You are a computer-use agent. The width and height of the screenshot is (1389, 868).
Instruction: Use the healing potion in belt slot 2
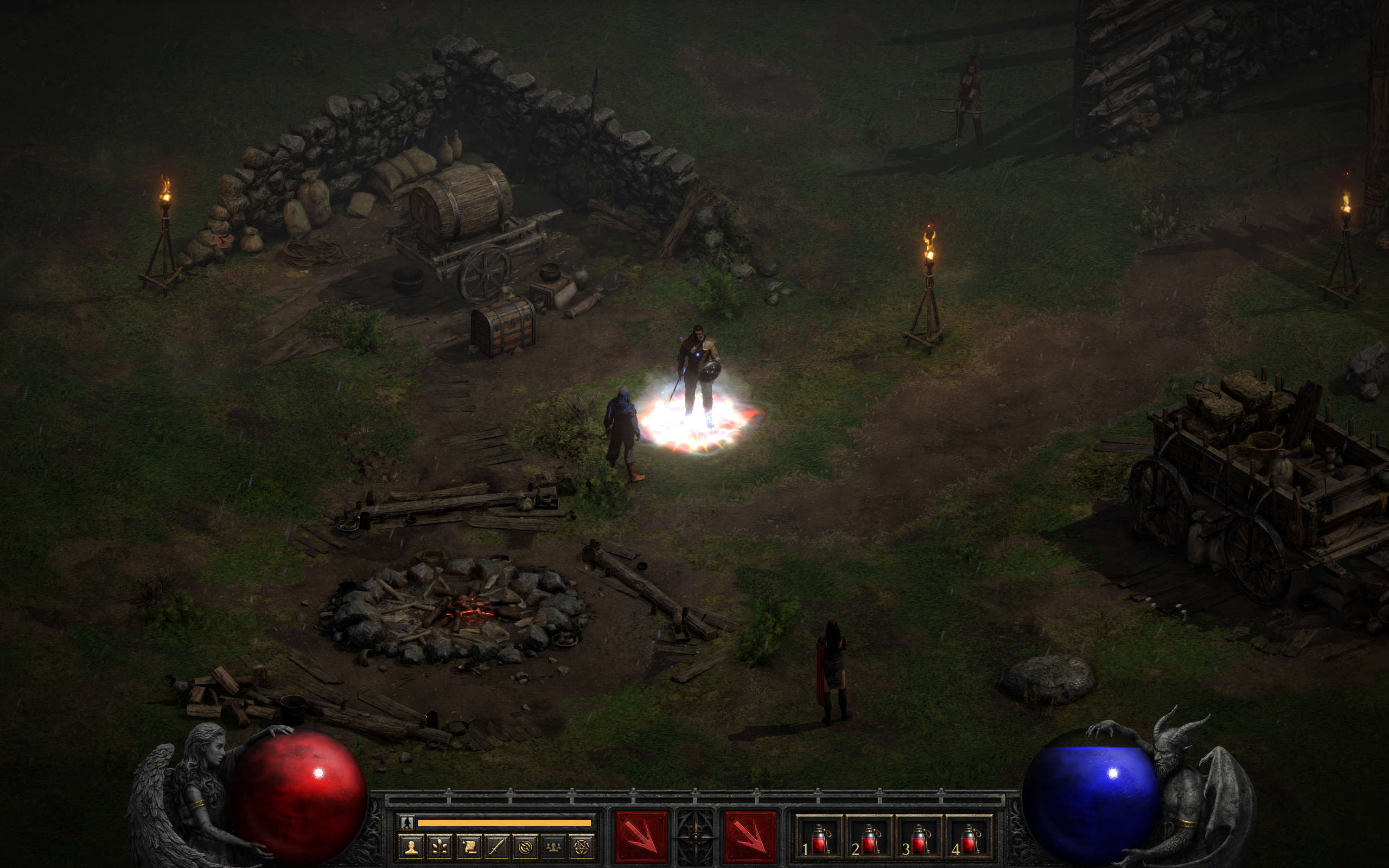pos(869,839)
